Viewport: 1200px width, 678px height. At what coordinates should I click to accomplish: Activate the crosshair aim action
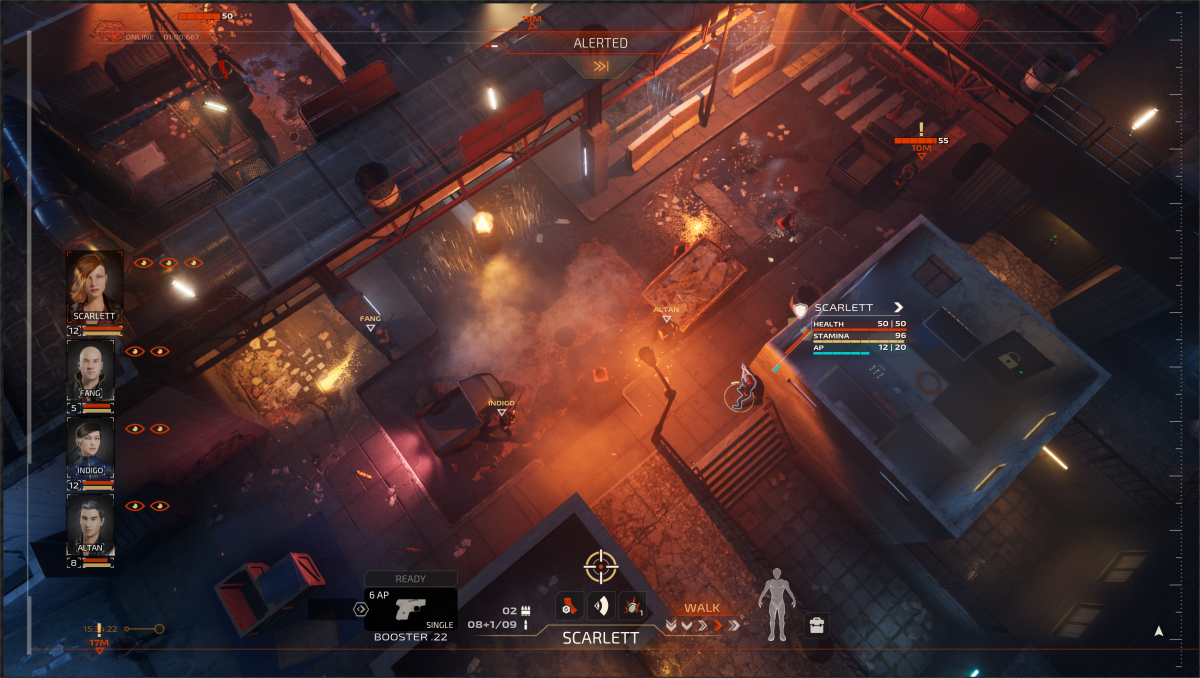(601, 566)
